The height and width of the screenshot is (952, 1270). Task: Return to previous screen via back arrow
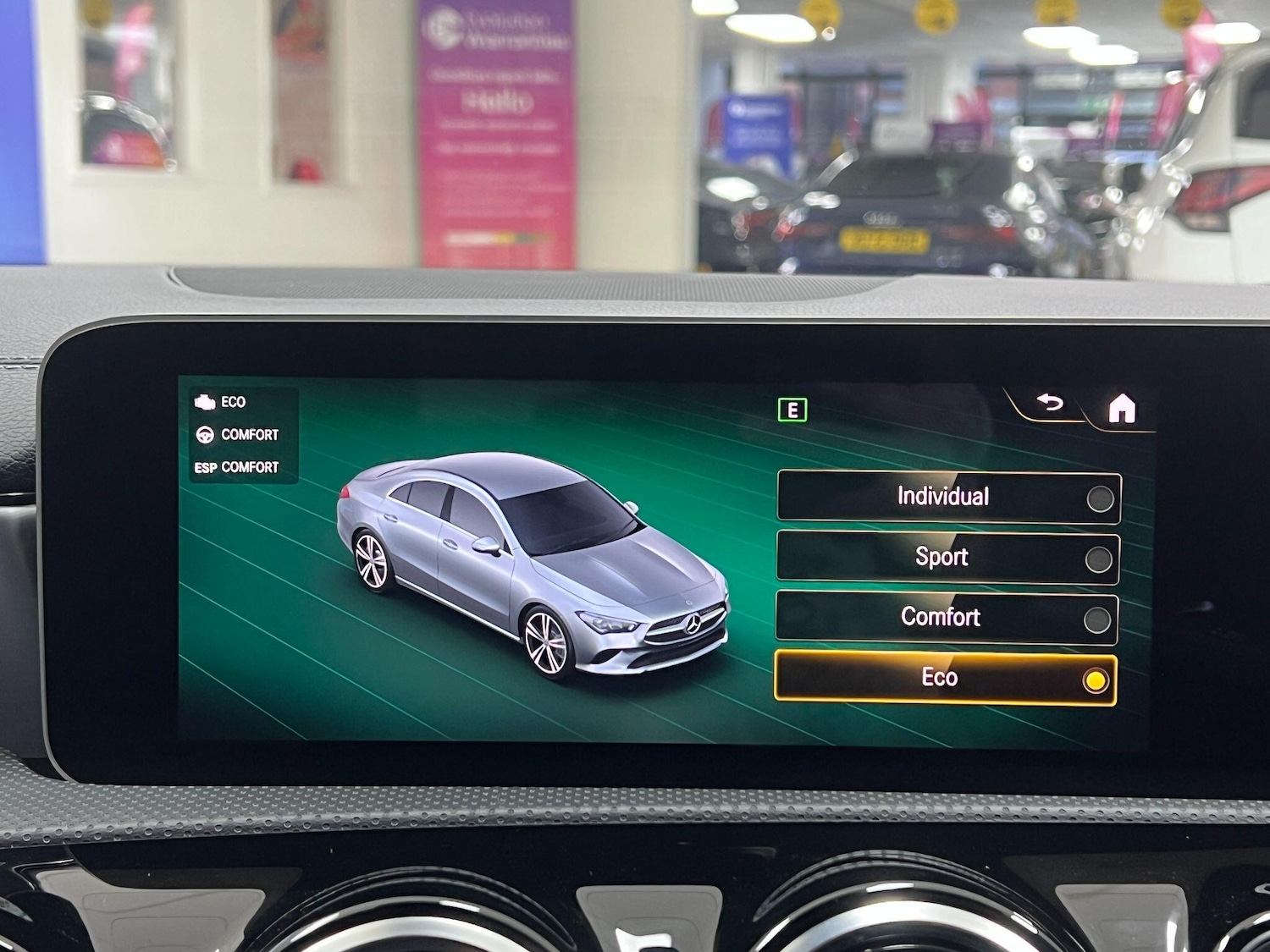(x=1050, y=404)
